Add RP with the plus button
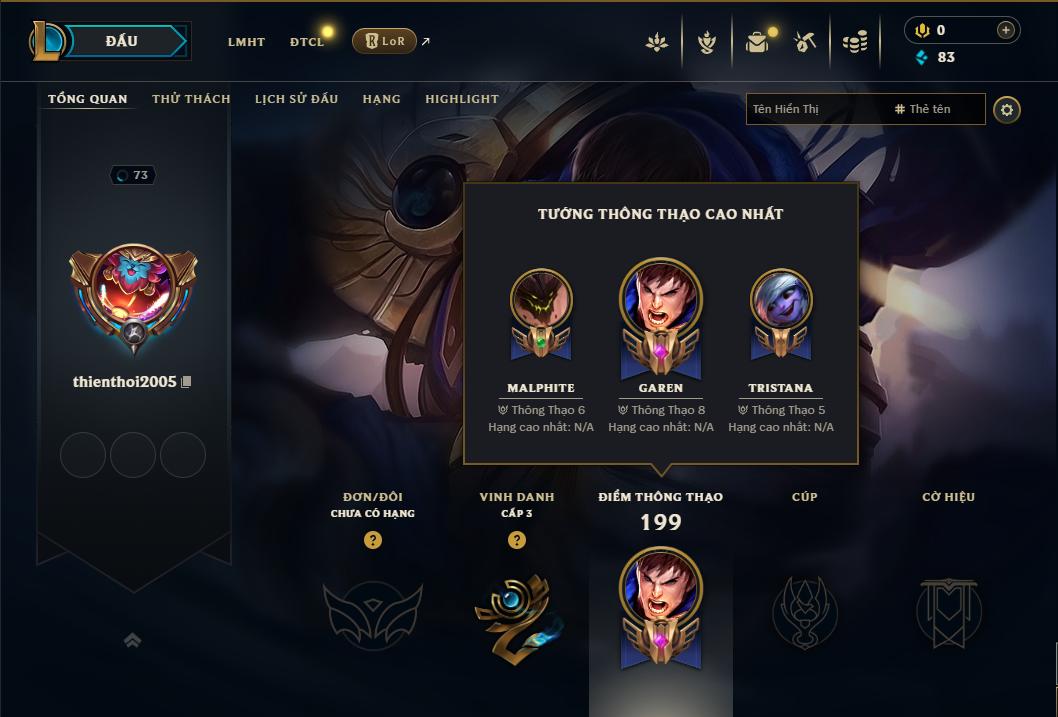 [x=1005, y=30]
